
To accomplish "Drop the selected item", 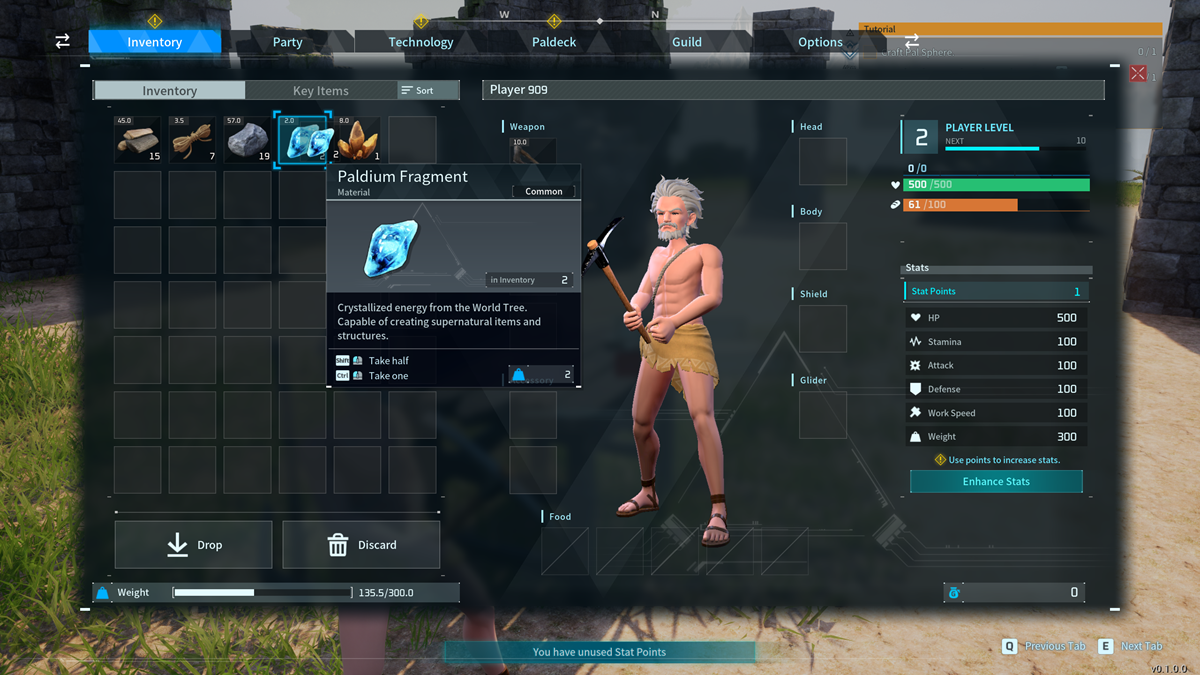I will [x=194, y=545].
